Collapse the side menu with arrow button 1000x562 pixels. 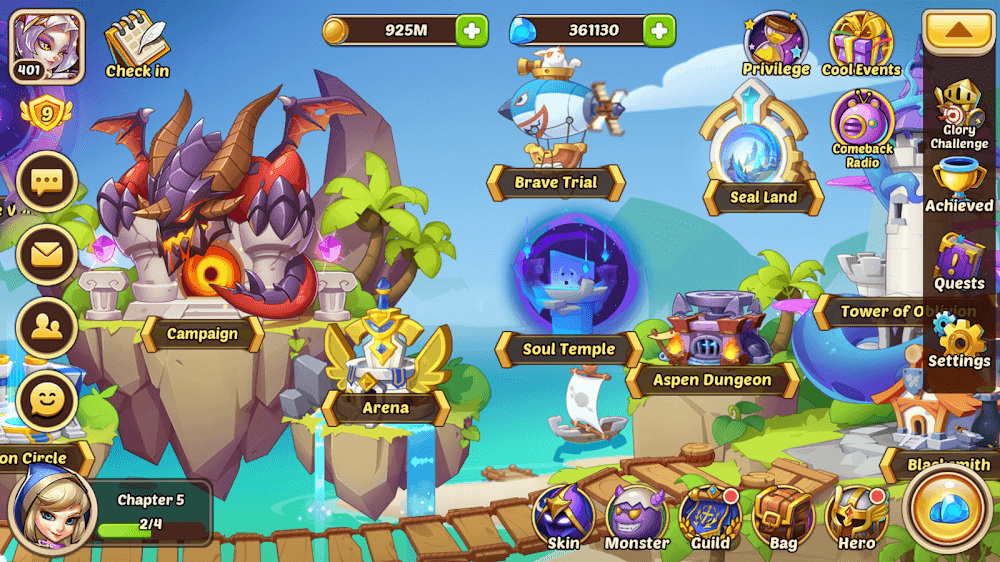pos(958,31)
